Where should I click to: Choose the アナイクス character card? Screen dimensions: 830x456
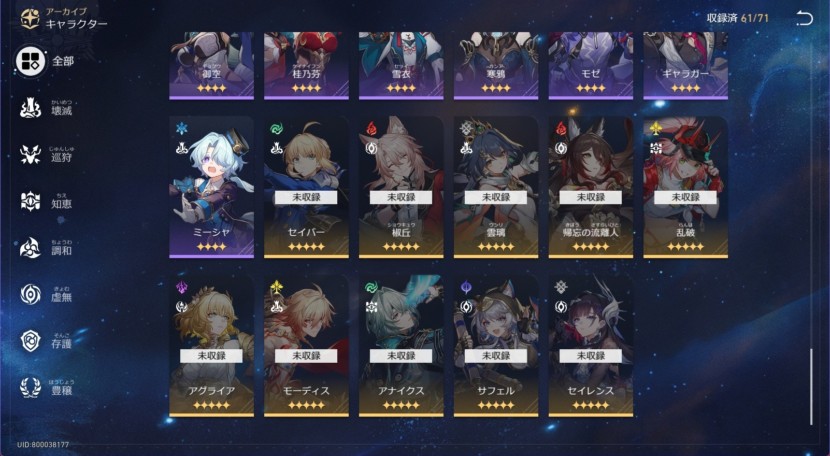[401, 345]
